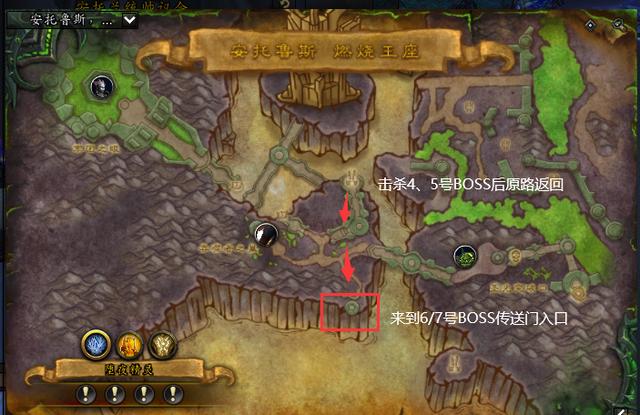Screen dimensions: 640x415
Task: Select the green-faced boss map marker
Action: click(x=464, y=257)
